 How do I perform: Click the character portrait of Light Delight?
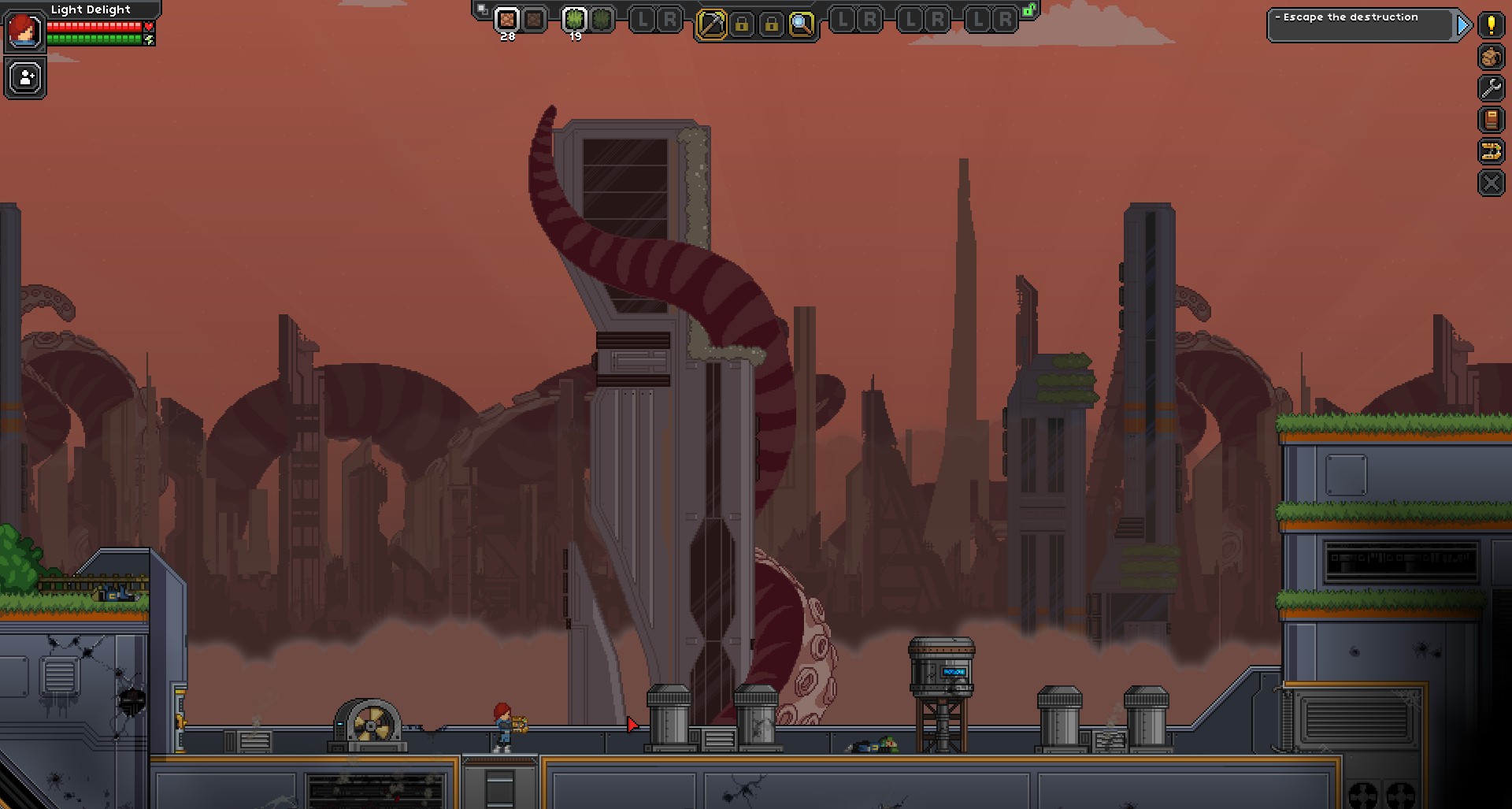(x=24, y=30)
